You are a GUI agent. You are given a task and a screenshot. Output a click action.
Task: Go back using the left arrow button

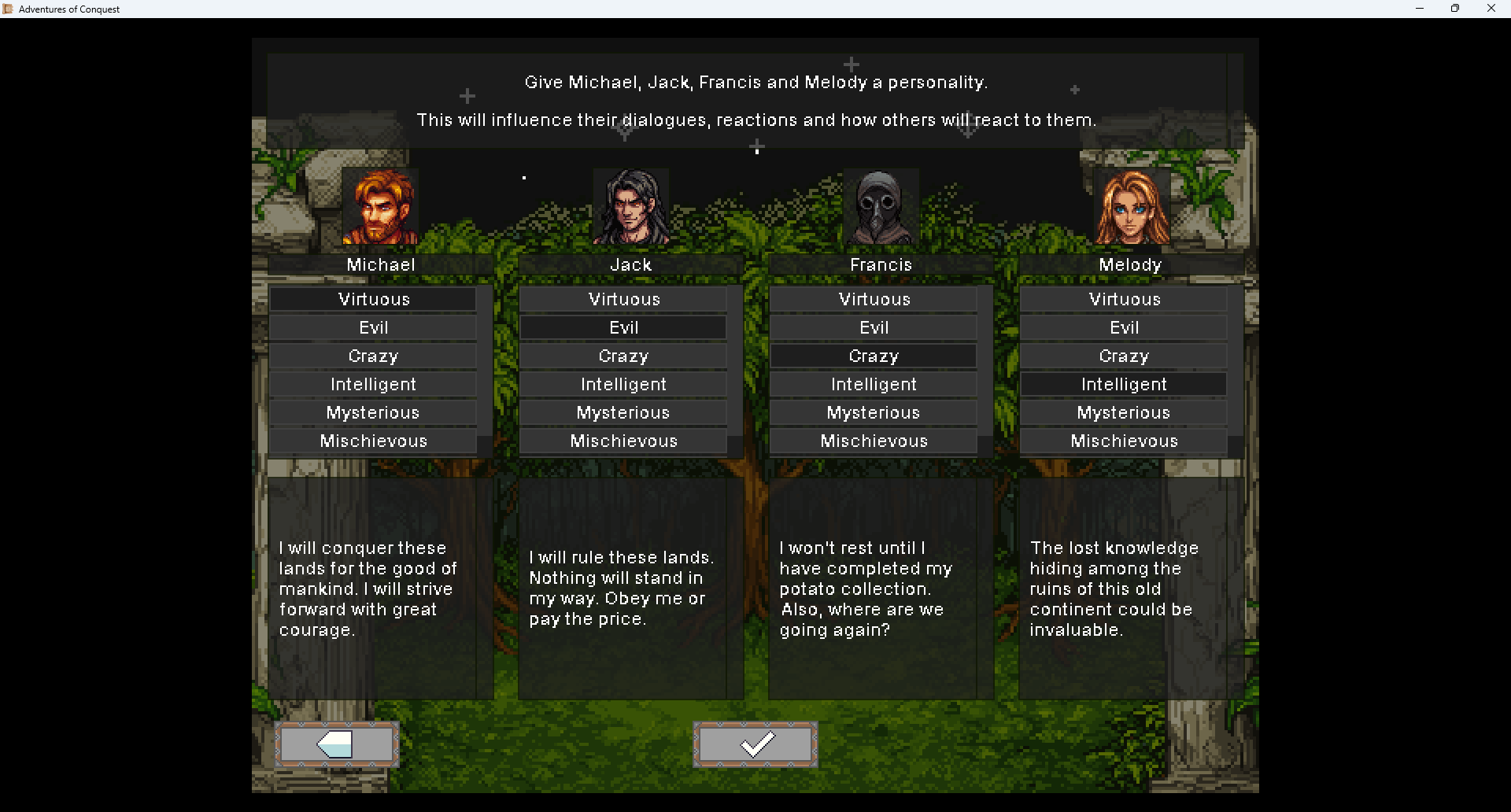pyautogui.click(x=337, y=744)
